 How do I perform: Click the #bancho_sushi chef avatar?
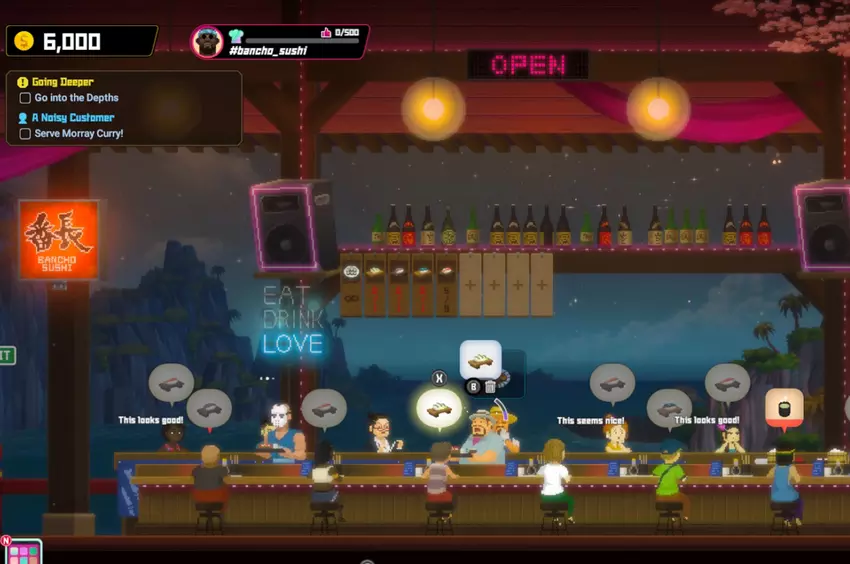pyautogui.click(x=207, y=41)
